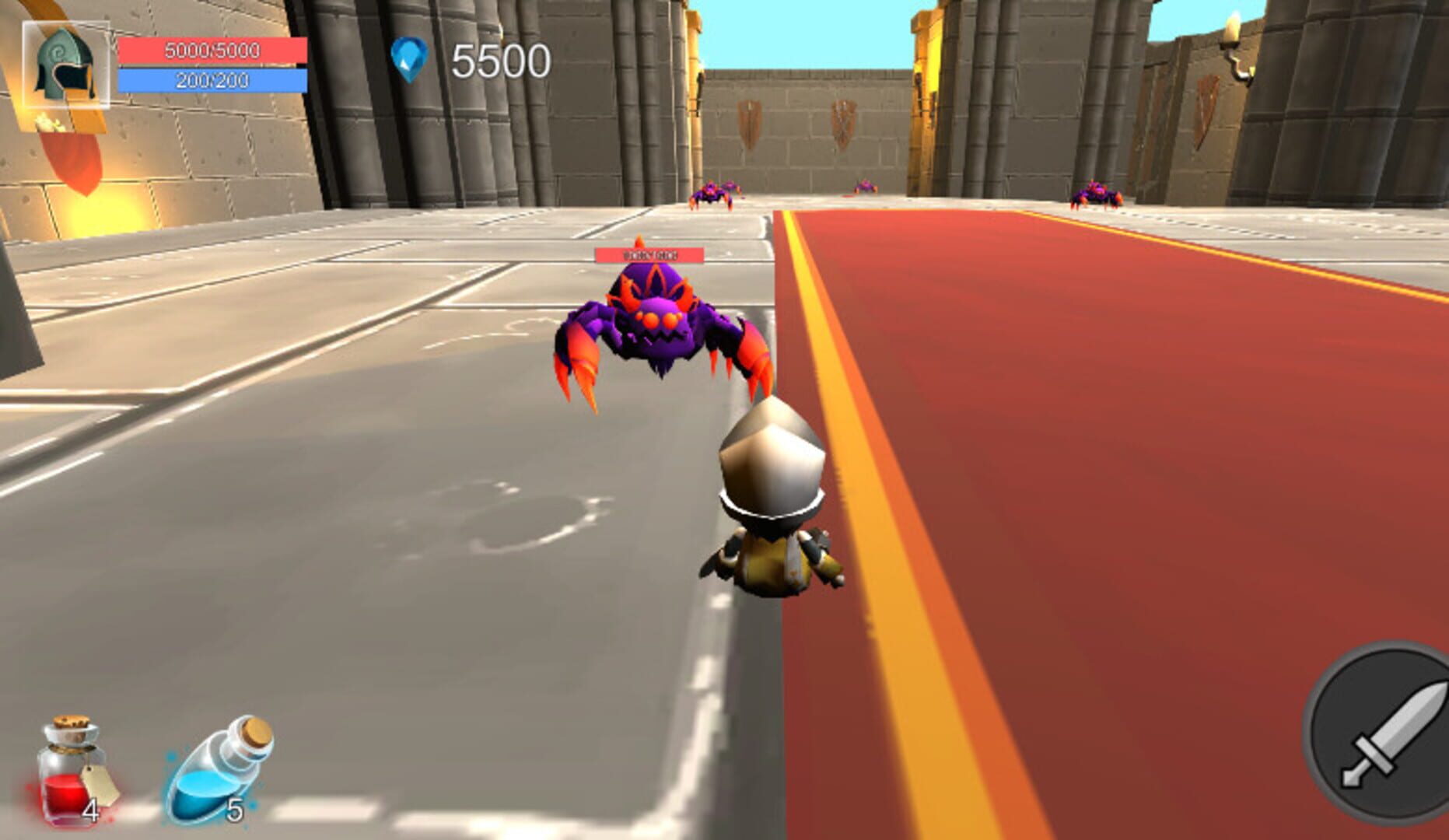Select the helmet character portrait icon

point(66,62)
